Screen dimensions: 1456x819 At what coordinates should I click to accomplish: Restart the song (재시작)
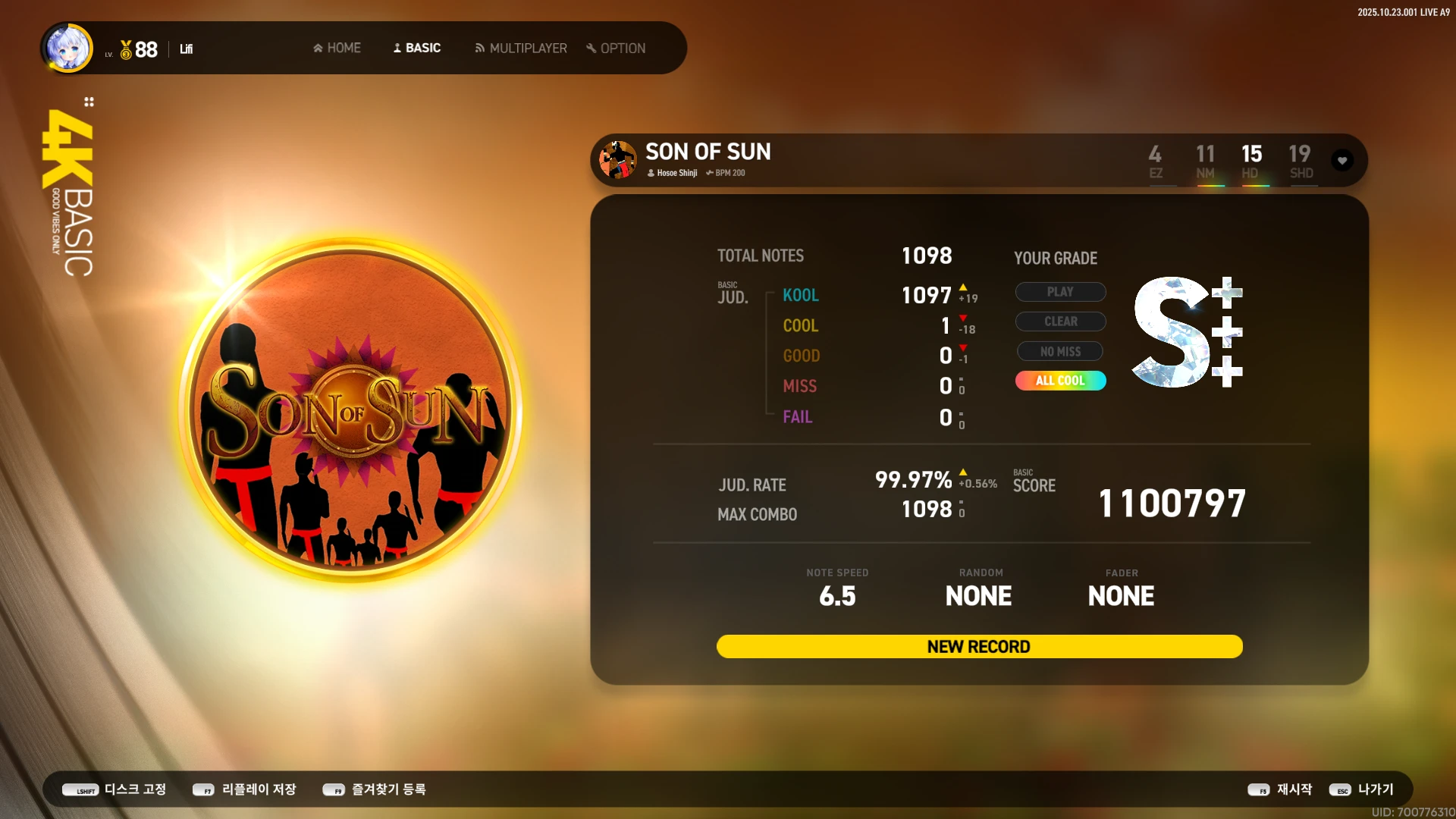[x=1280, y=789]
